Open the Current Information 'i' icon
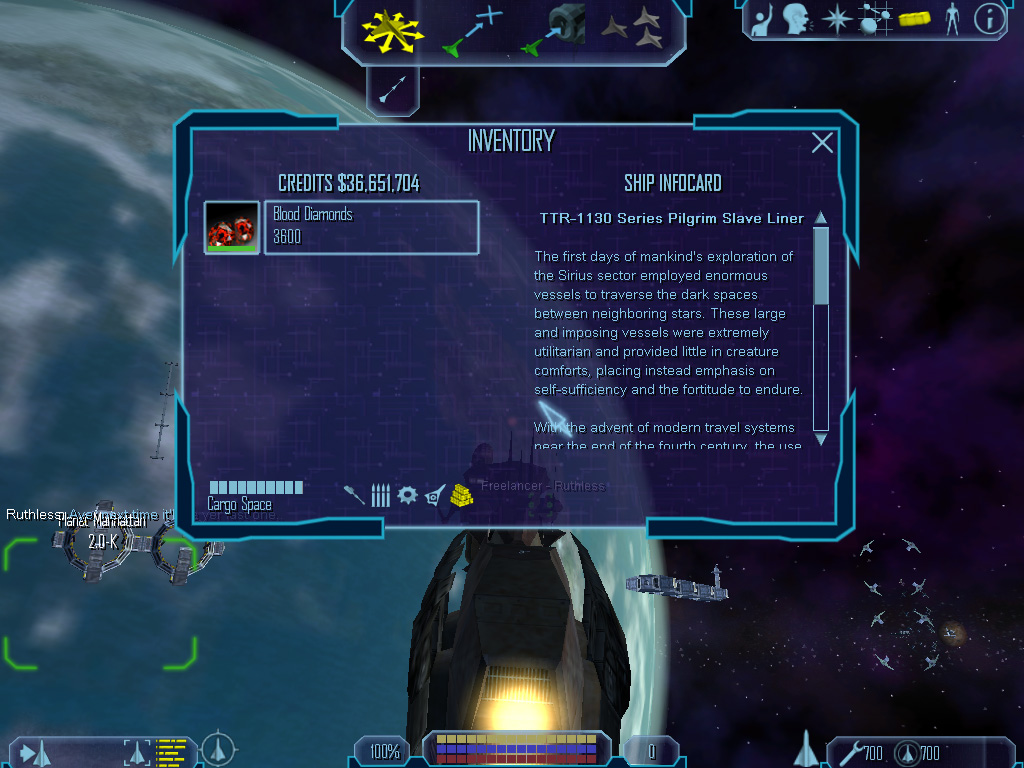 (989, 18)
